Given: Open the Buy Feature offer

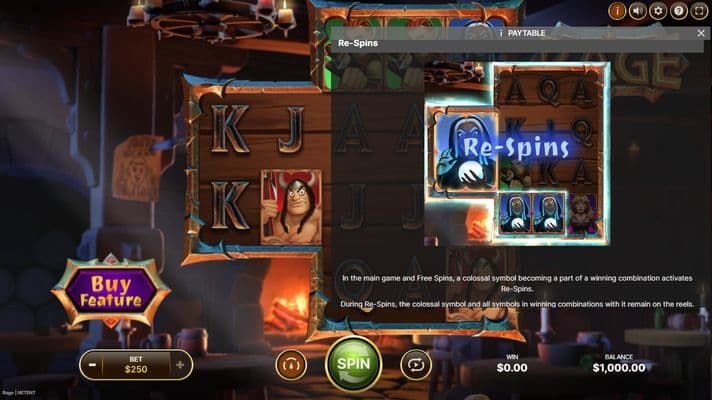Looking at the screenshot, I should click(x=111, y=291).
